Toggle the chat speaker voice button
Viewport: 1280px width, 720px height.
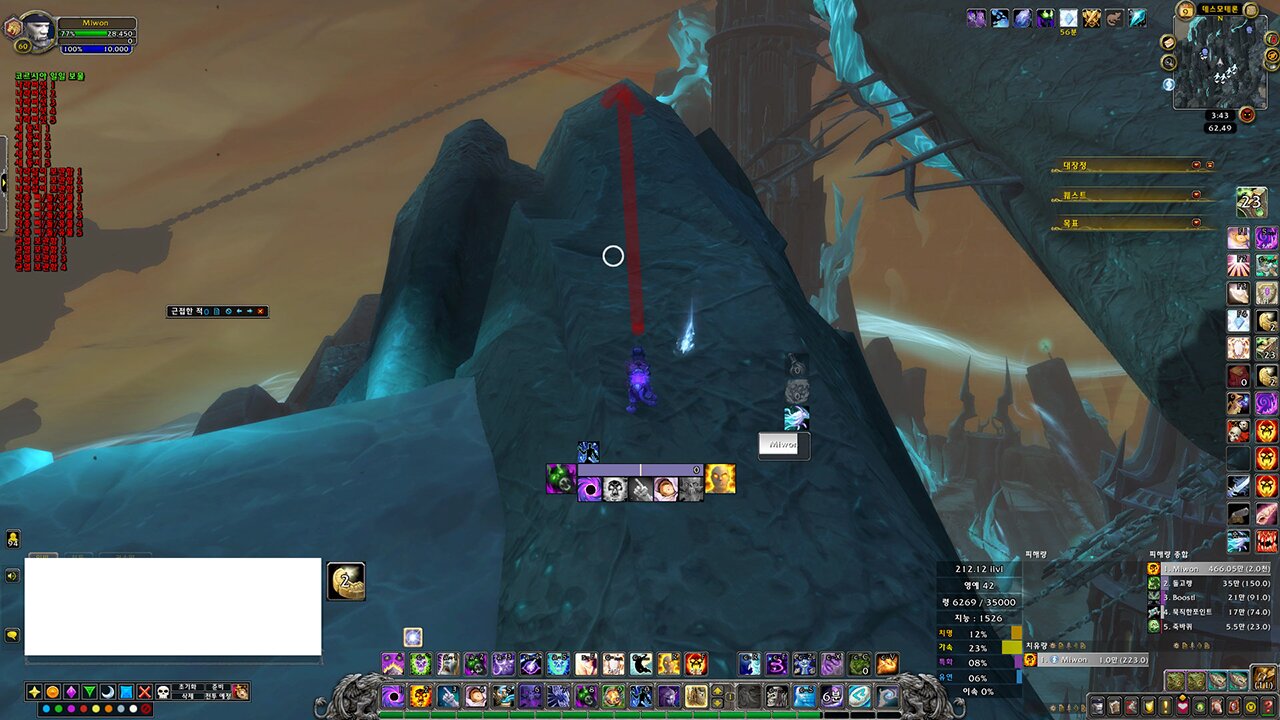point(12,576)
